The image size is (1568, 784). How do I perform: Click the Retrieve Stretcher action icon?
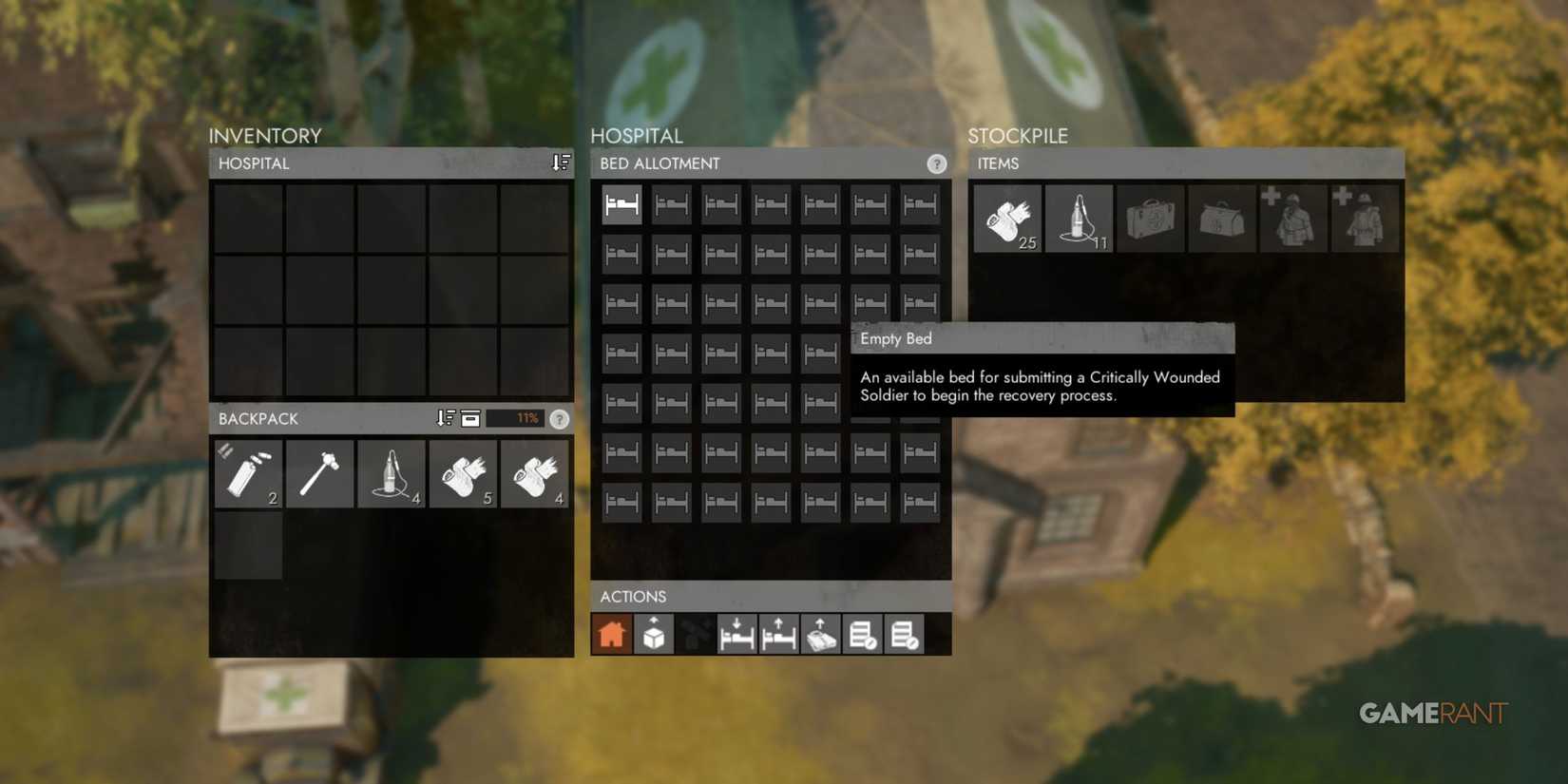(820, 634)
